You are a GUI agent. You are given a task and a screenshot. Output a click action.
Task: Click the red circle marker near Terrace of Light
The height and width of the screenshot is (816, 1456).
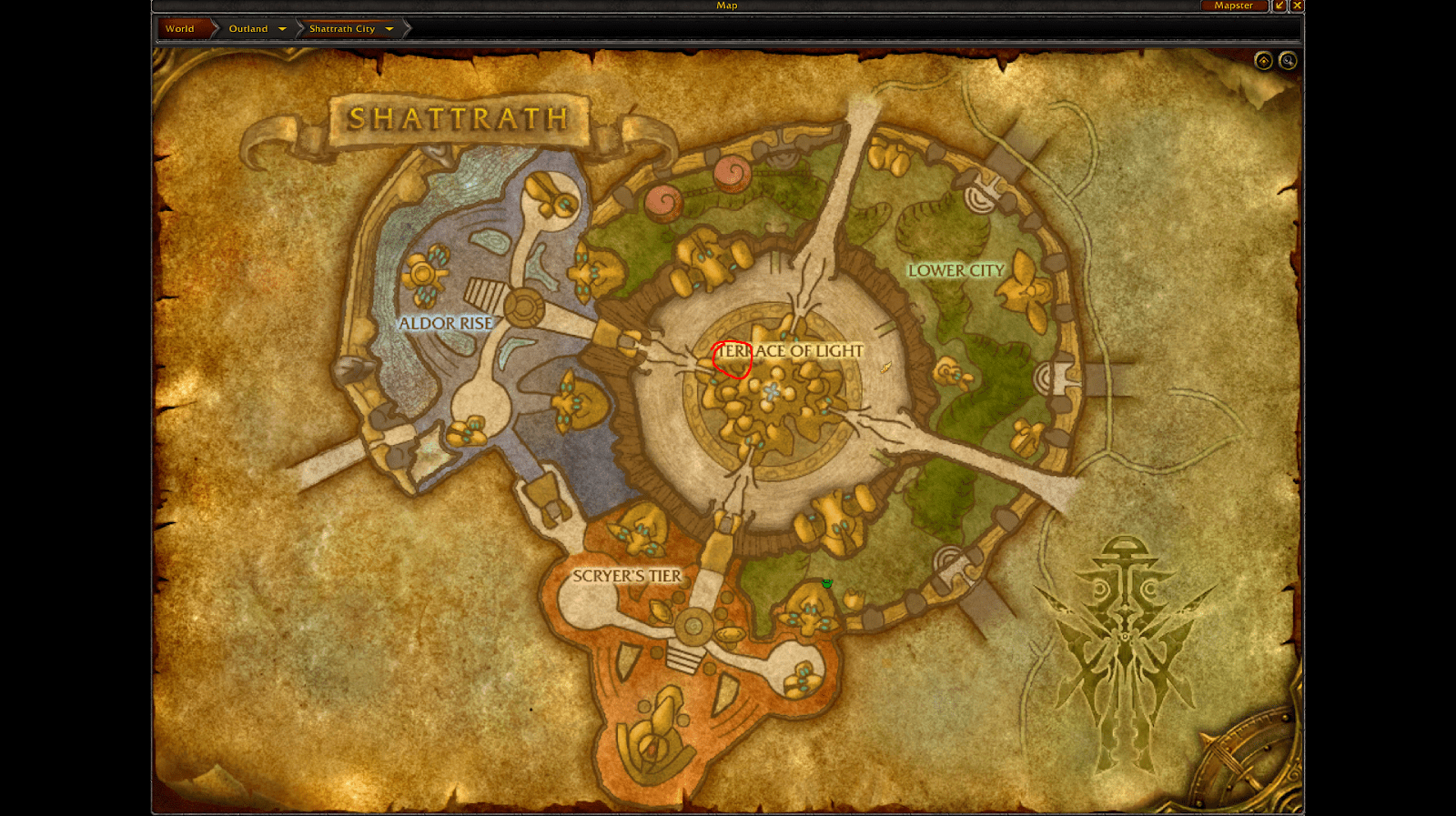pyautogui.click(x=730, y=358)
